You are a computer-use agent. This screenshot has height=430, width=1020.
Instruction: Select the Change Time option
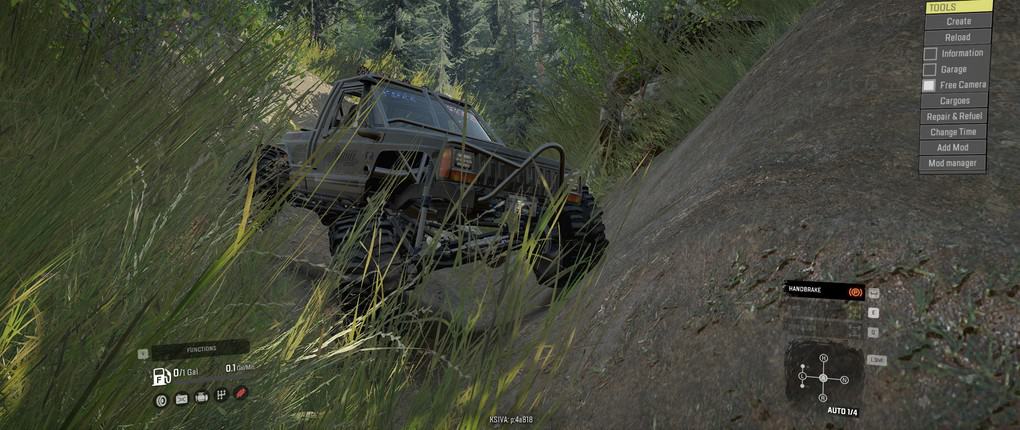click(955, 132)
